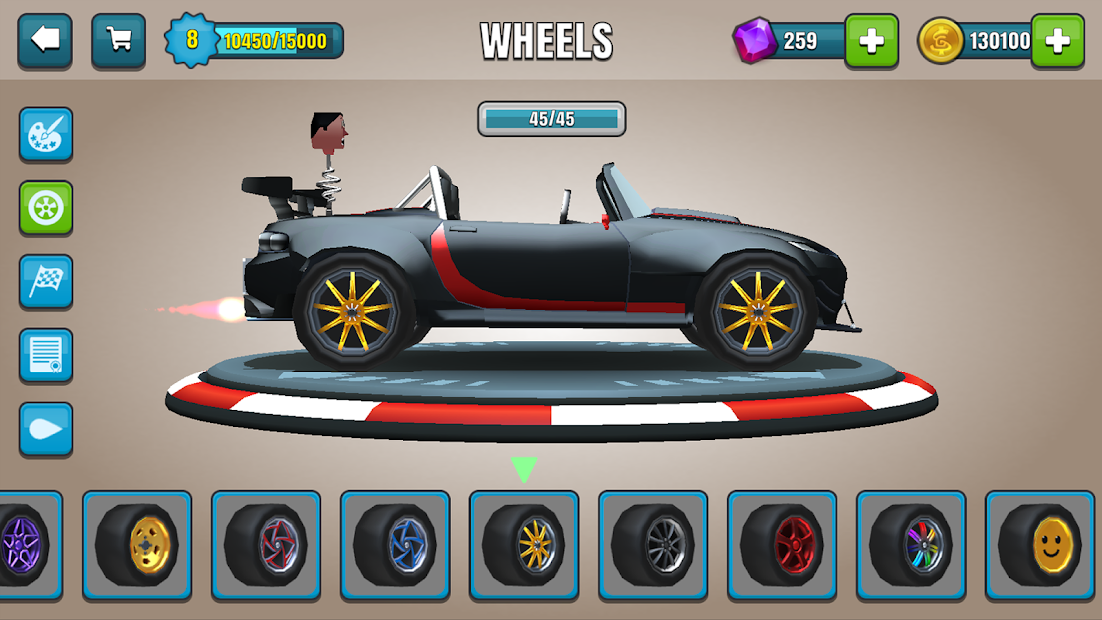Select the solid gold rim wheel
The width and height of the screenshot is (1102, 620).
137,545
